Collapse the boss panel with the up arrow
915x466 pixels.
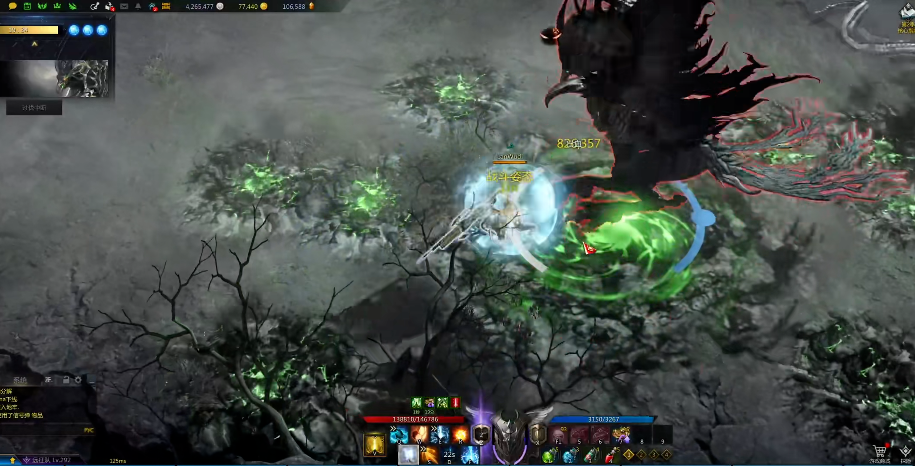tap(35, 44)
